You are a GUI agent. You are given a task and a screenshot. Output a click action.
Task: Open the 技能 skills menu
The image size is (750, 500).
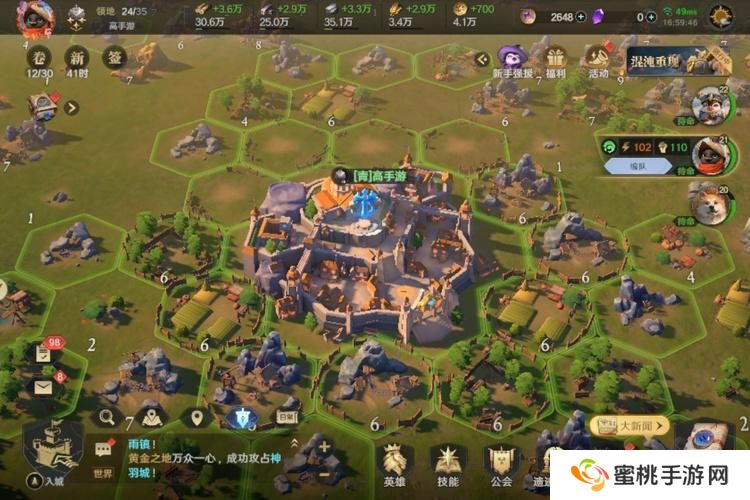[447, 464]
